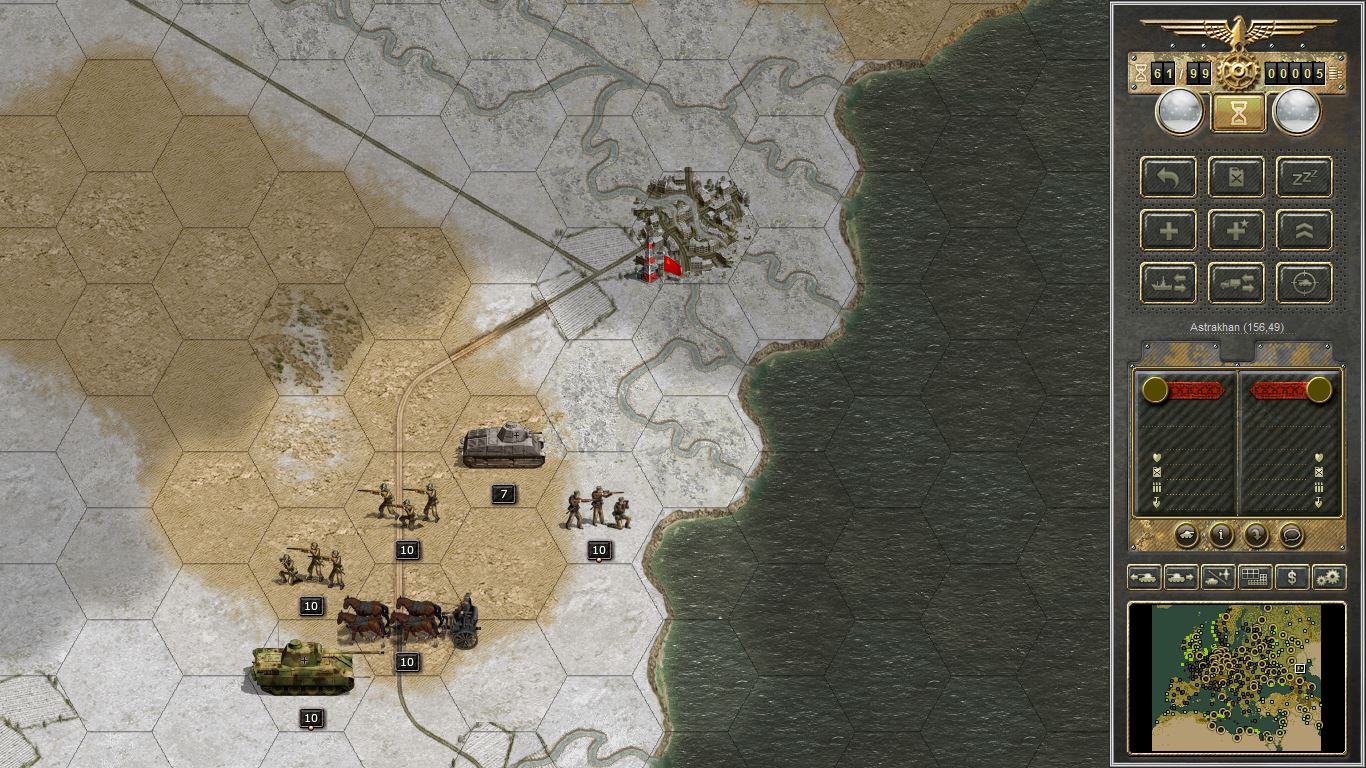Select the previous unit tank arrow button
1366x768 pixels.
[1144, 577]
